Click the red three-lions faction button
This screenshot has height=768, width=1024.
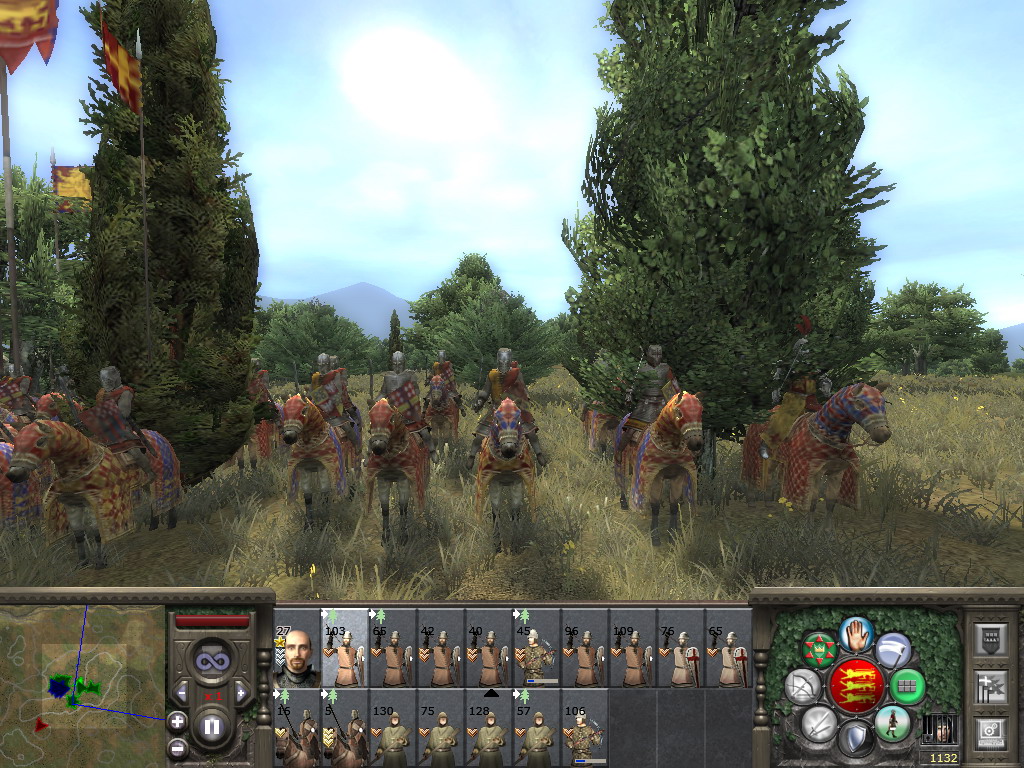tap(856, 685)
